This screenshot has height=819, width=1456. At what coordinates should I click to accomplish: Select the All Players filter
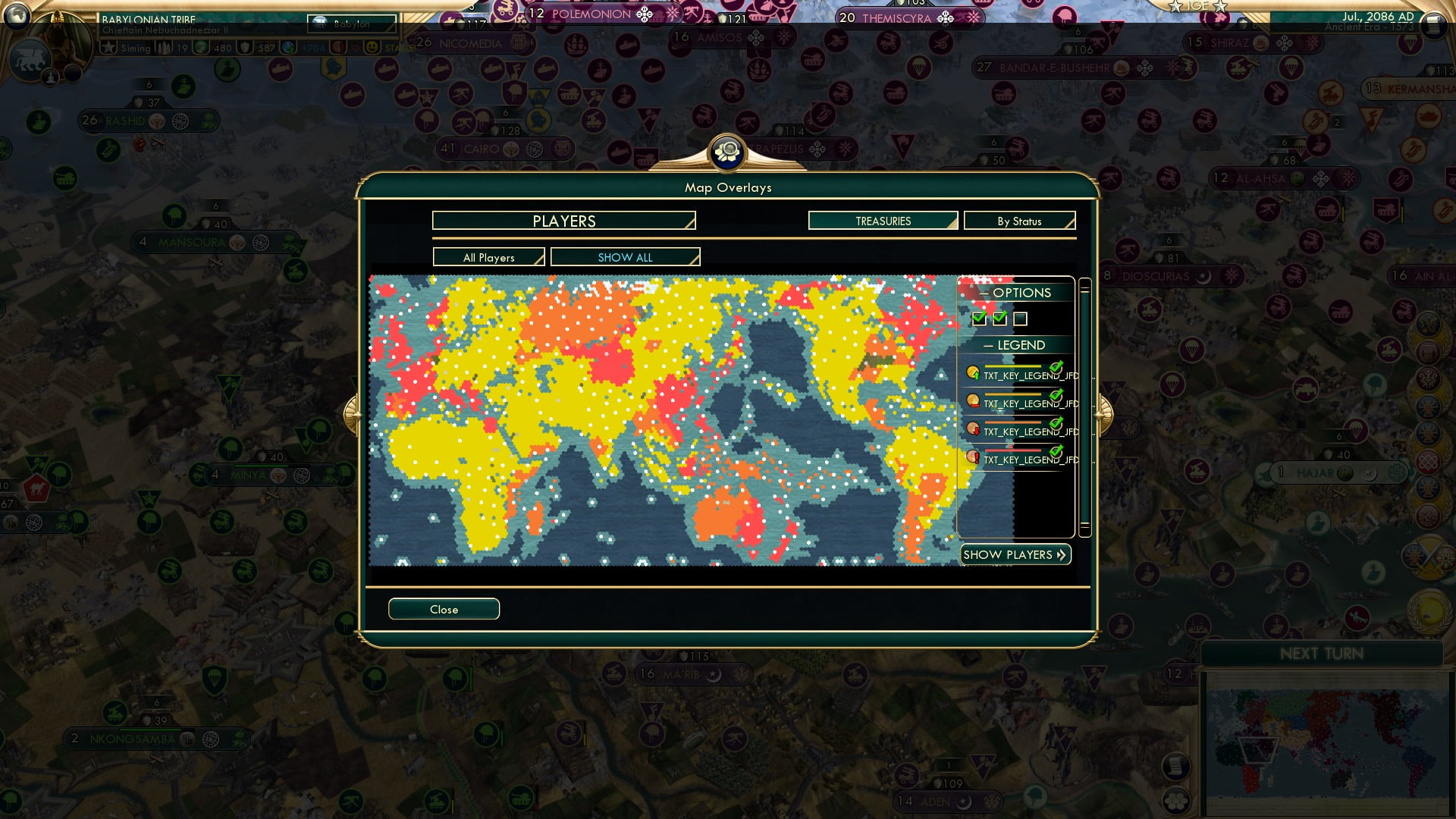(x=488, y=257)
